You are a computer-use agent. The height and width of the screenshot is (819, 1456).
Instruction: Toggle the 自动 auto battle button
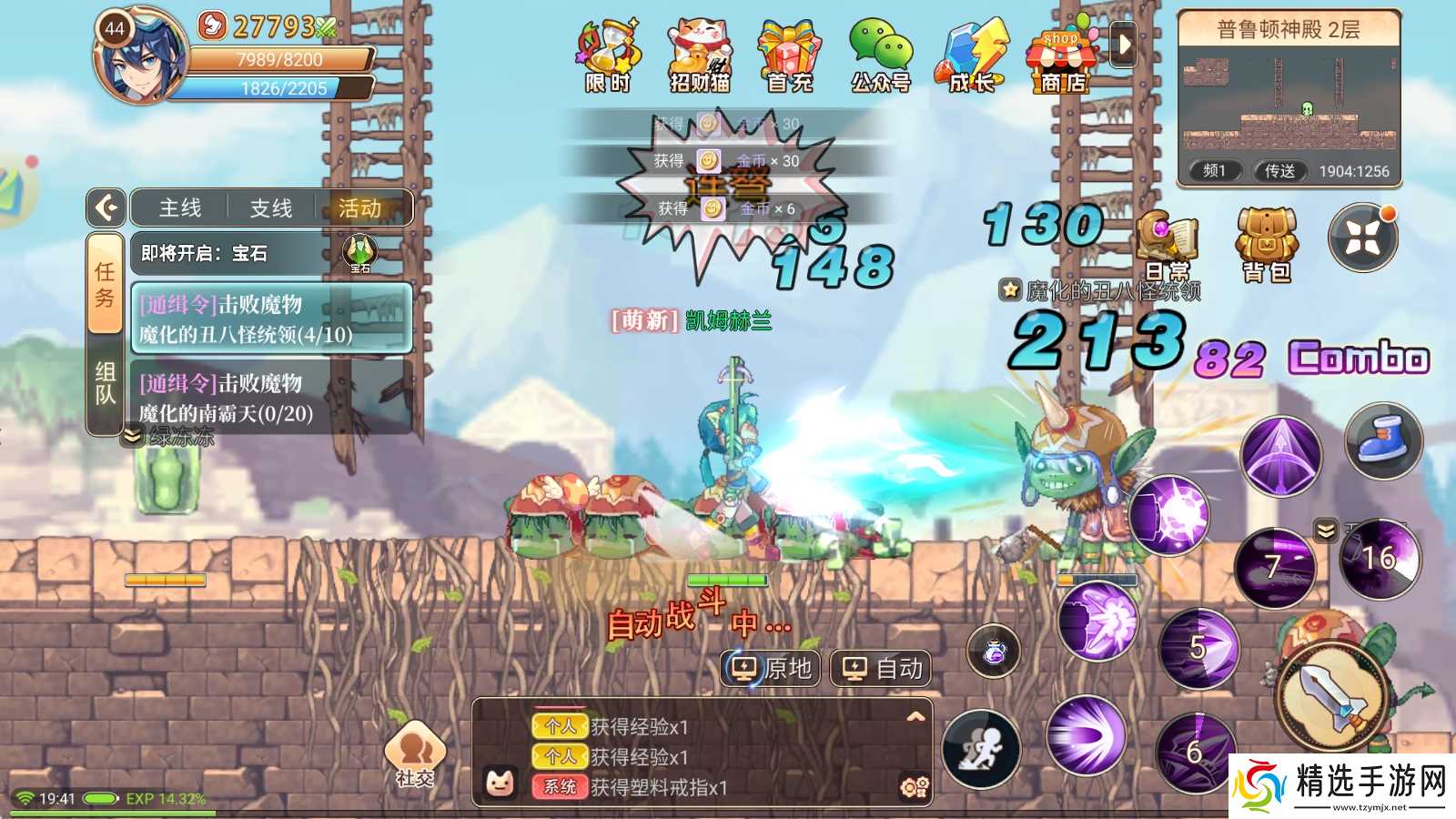pos(881,669)
